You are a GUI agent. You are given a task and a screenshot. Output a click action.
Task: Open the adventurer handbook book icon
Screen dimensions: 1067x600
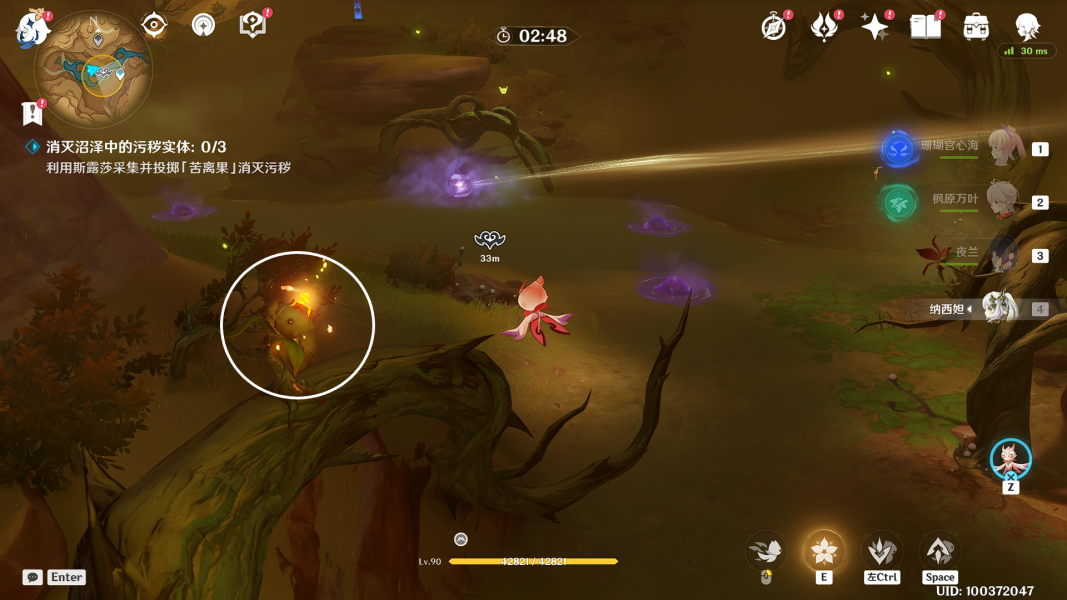coord(925,27)
